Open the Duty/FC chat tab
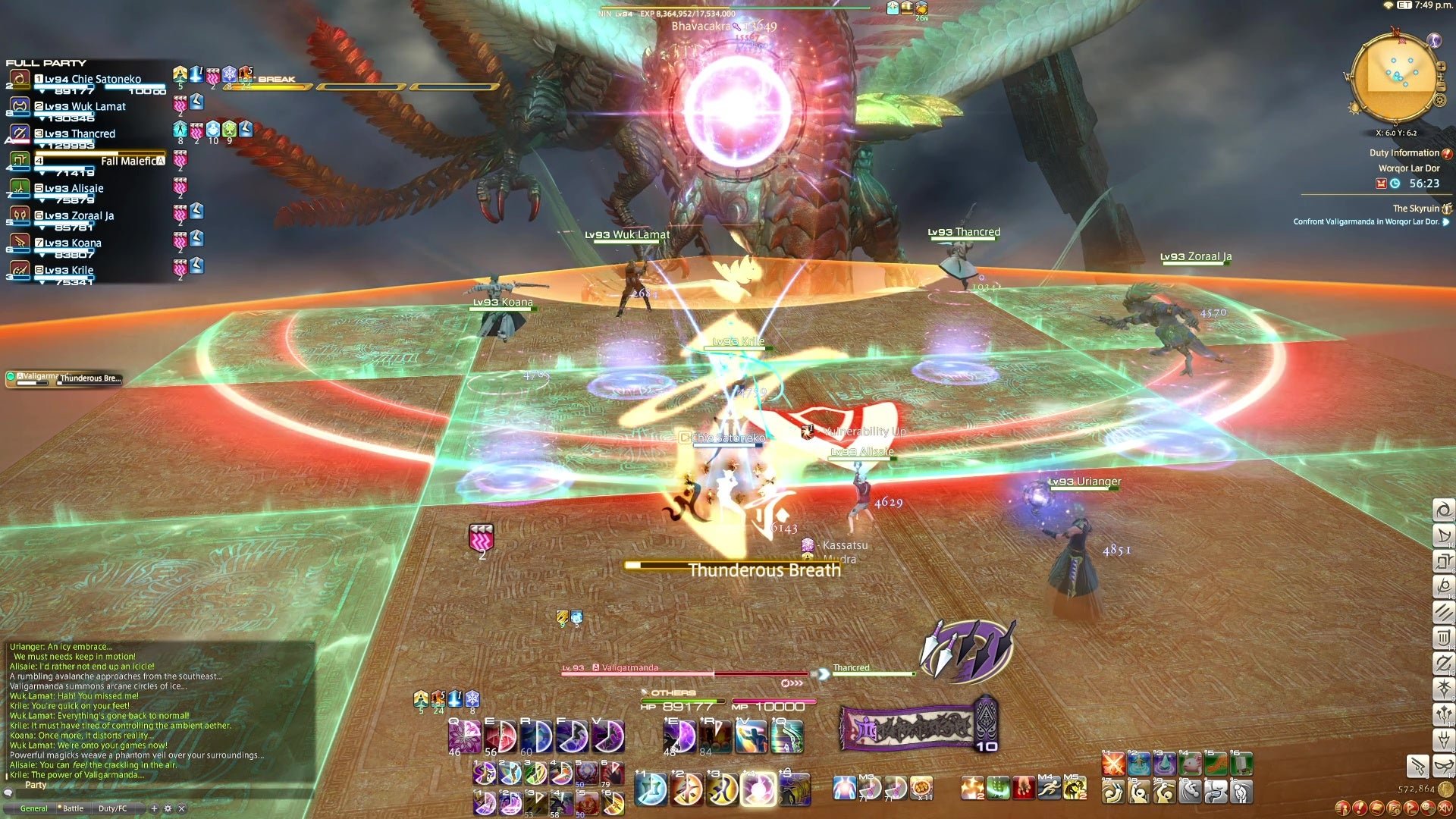The width and height of the screenshot is (1456, 819). 112,808
